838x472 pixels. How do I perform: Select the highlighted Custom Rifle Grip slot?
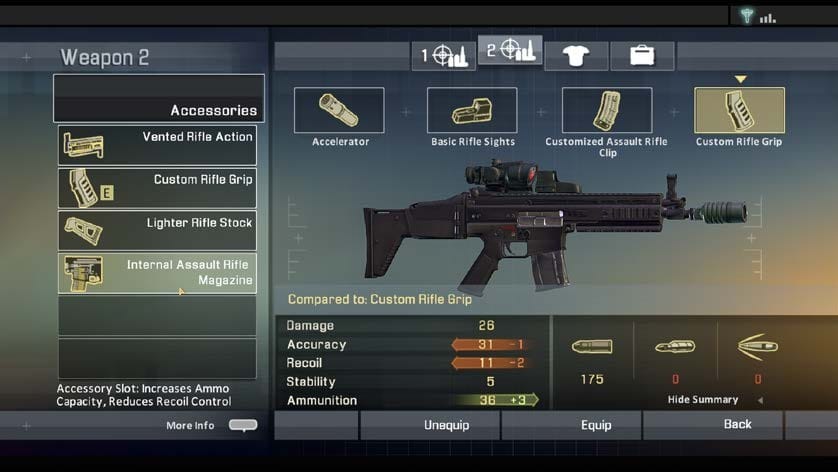(739, 111)
